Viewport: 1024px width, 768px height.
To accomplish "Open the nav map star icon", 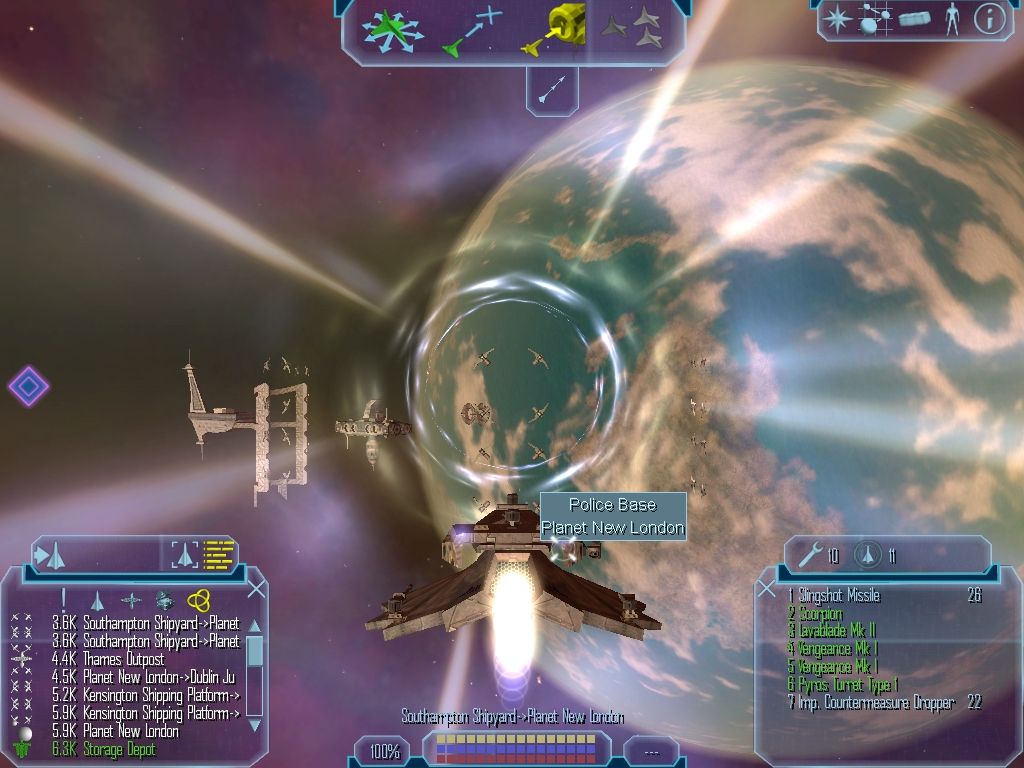I will [836, 18].
